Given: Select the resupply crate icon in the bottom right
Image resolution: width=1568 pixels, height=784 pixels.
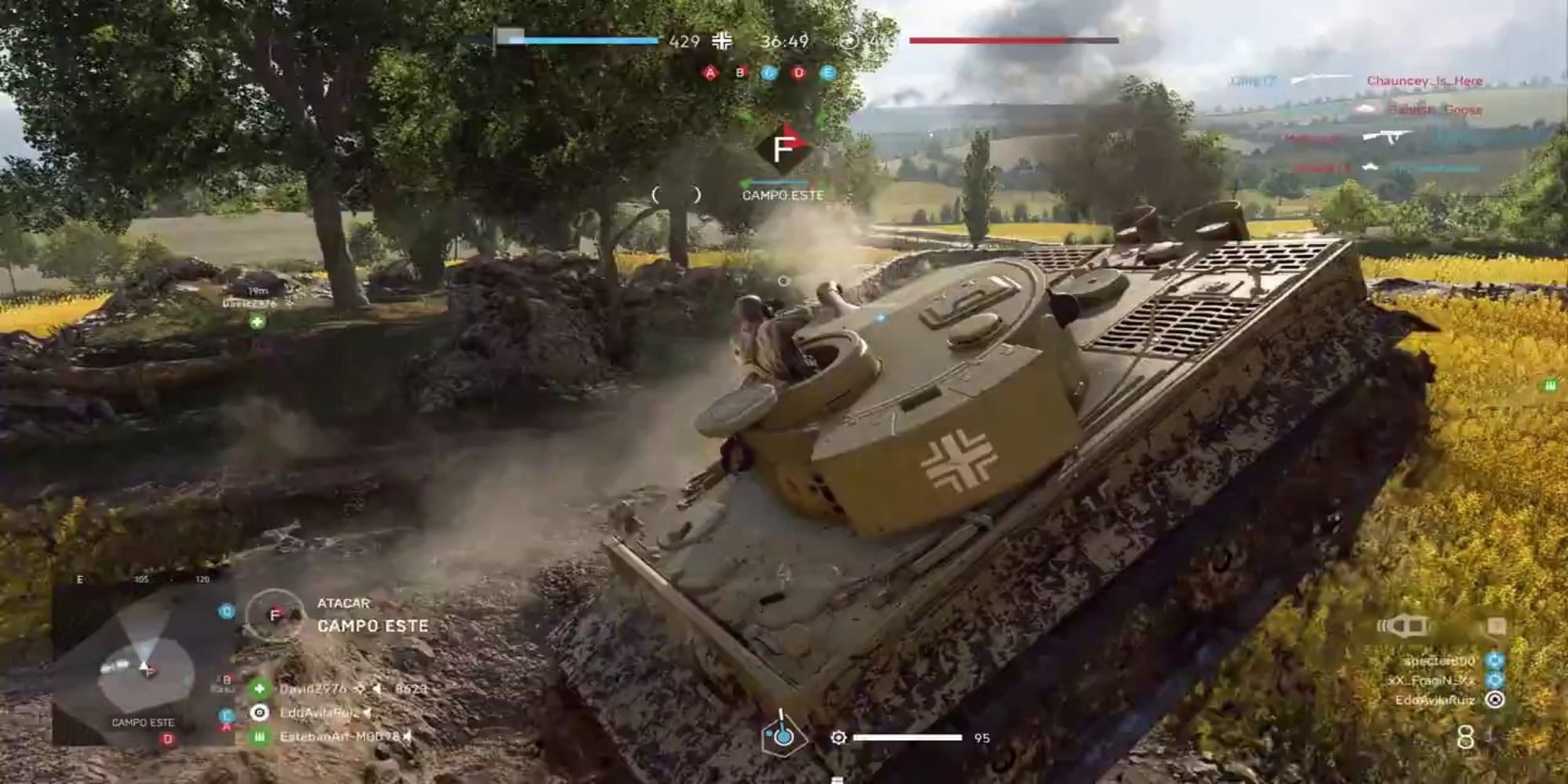Looking at the screenshot, I should (x=1497, y=626).
